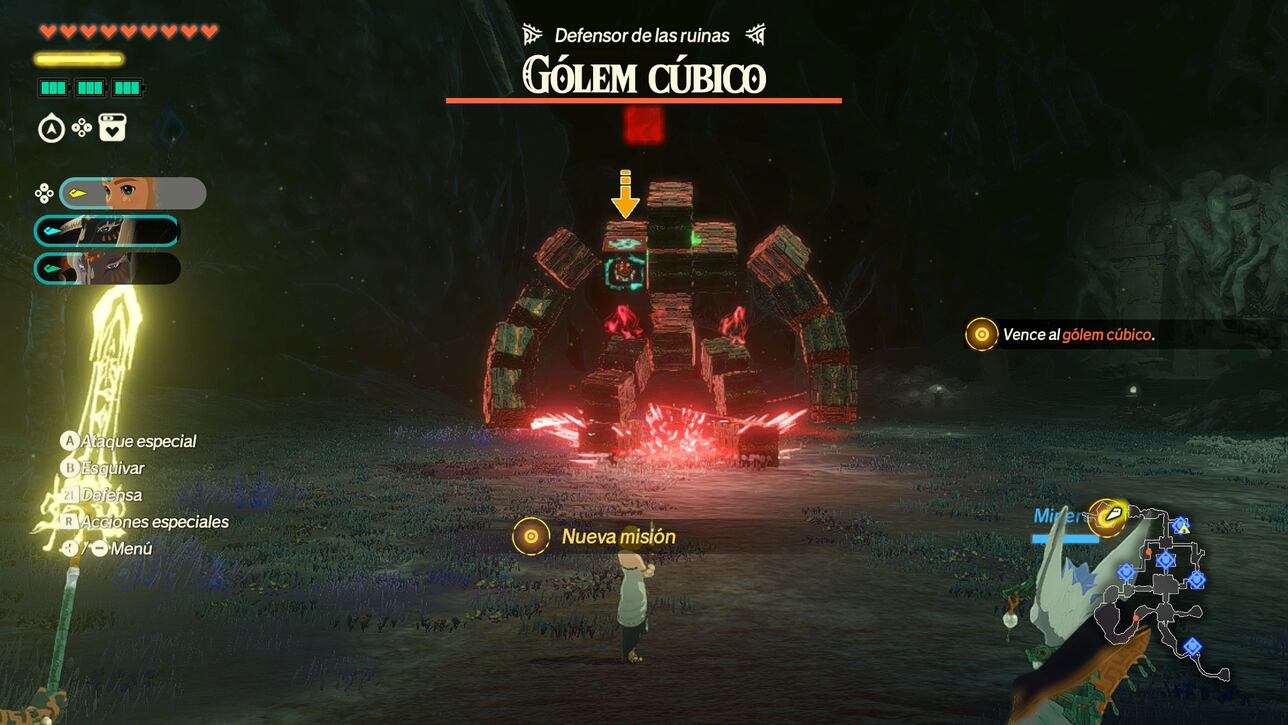Open the Menú option
This screenshot has height=725, width=1288.
tap(131, 549)
